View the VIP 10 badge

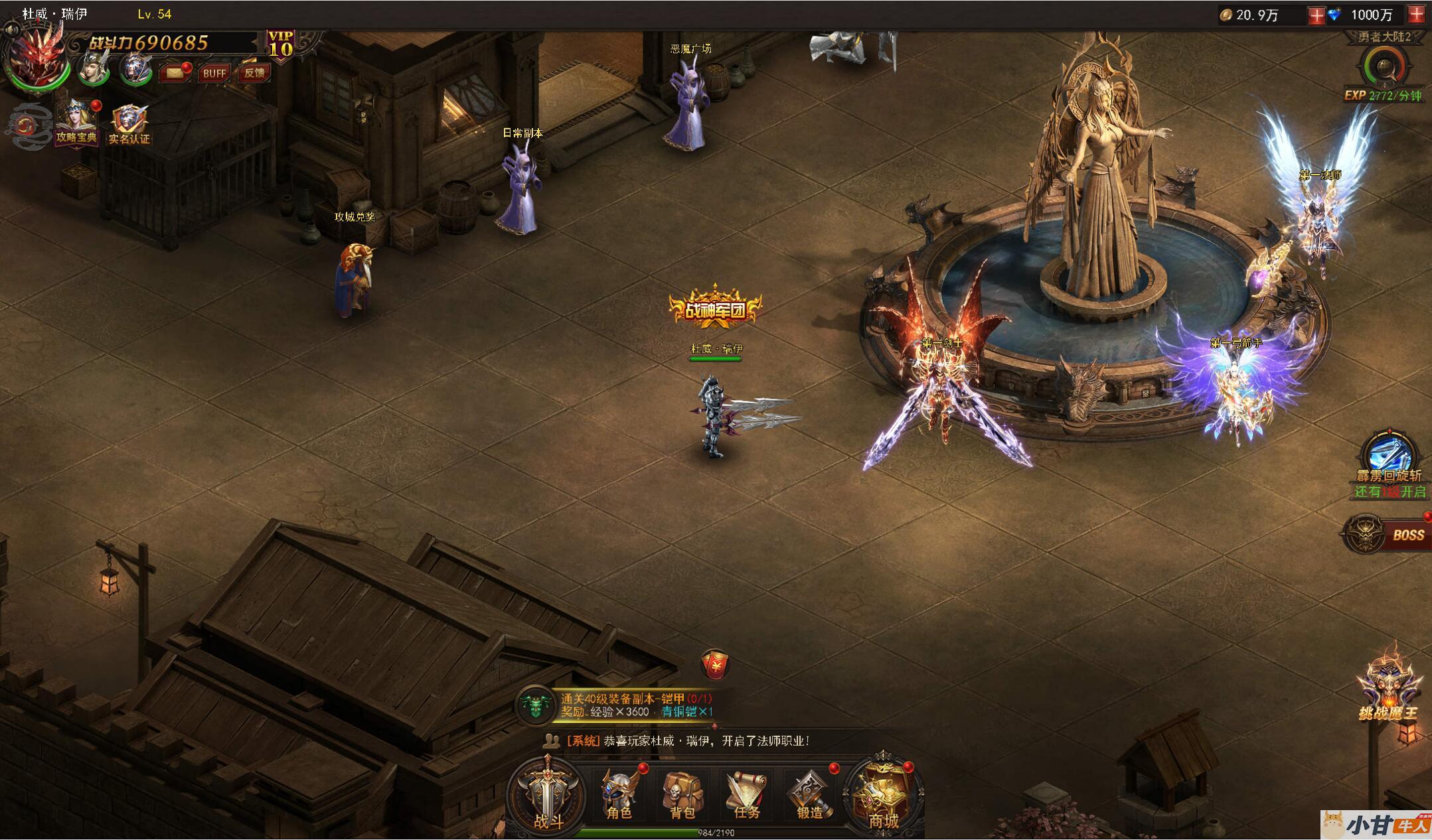click(x=280, y=45)
